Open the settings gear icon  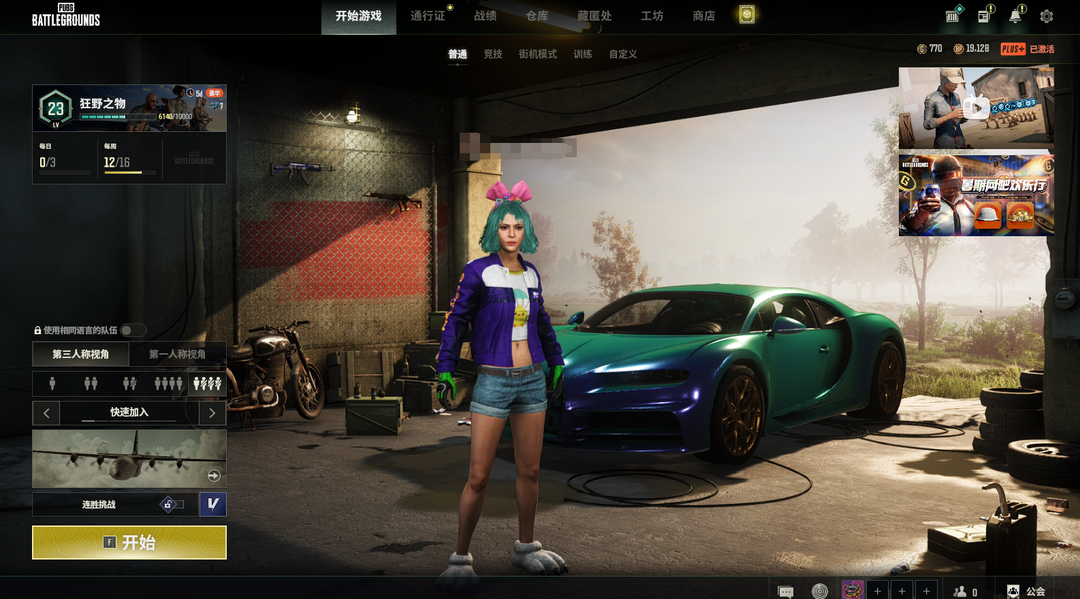[x=1046, y=16]
